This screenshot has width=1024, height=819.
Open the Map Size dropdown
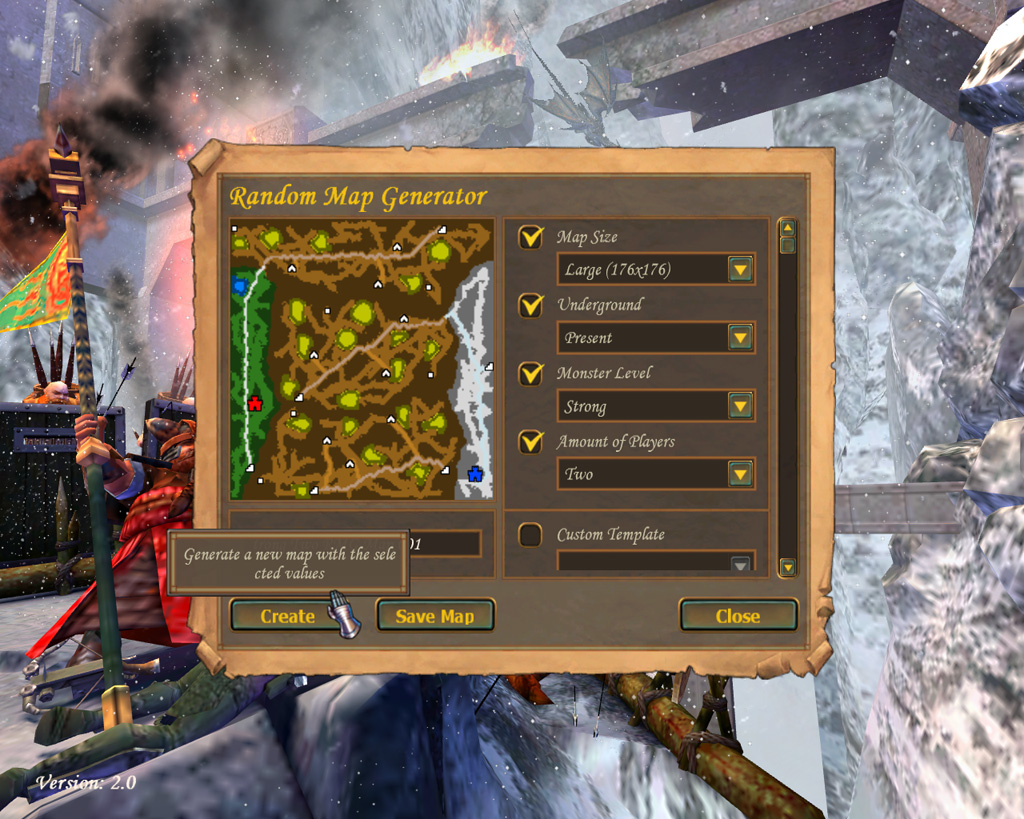[740, 269]
